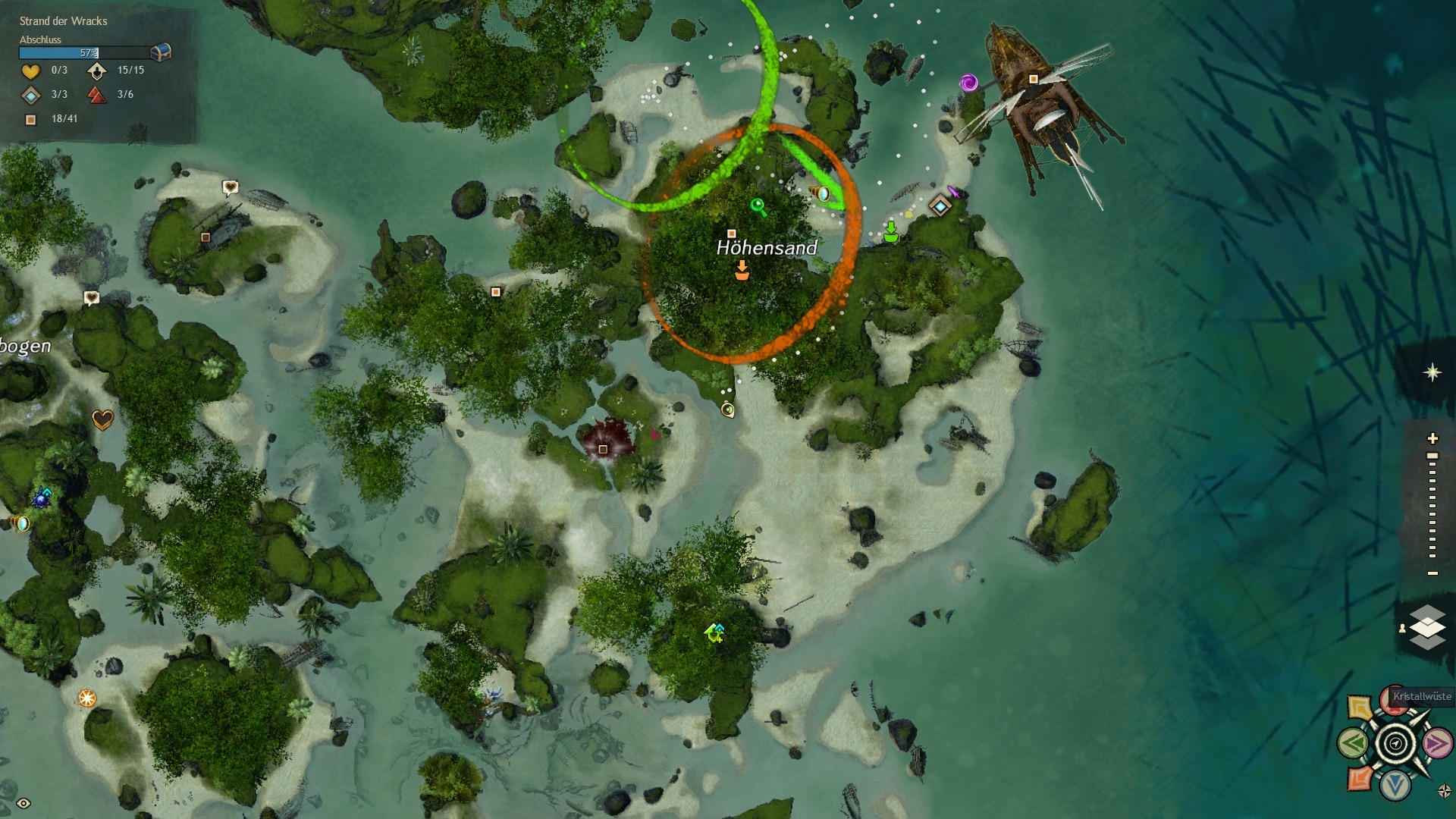Select the waypoint marker near the airship
Viewport: 1456px width, 819px height.
[x=940, y=206]
